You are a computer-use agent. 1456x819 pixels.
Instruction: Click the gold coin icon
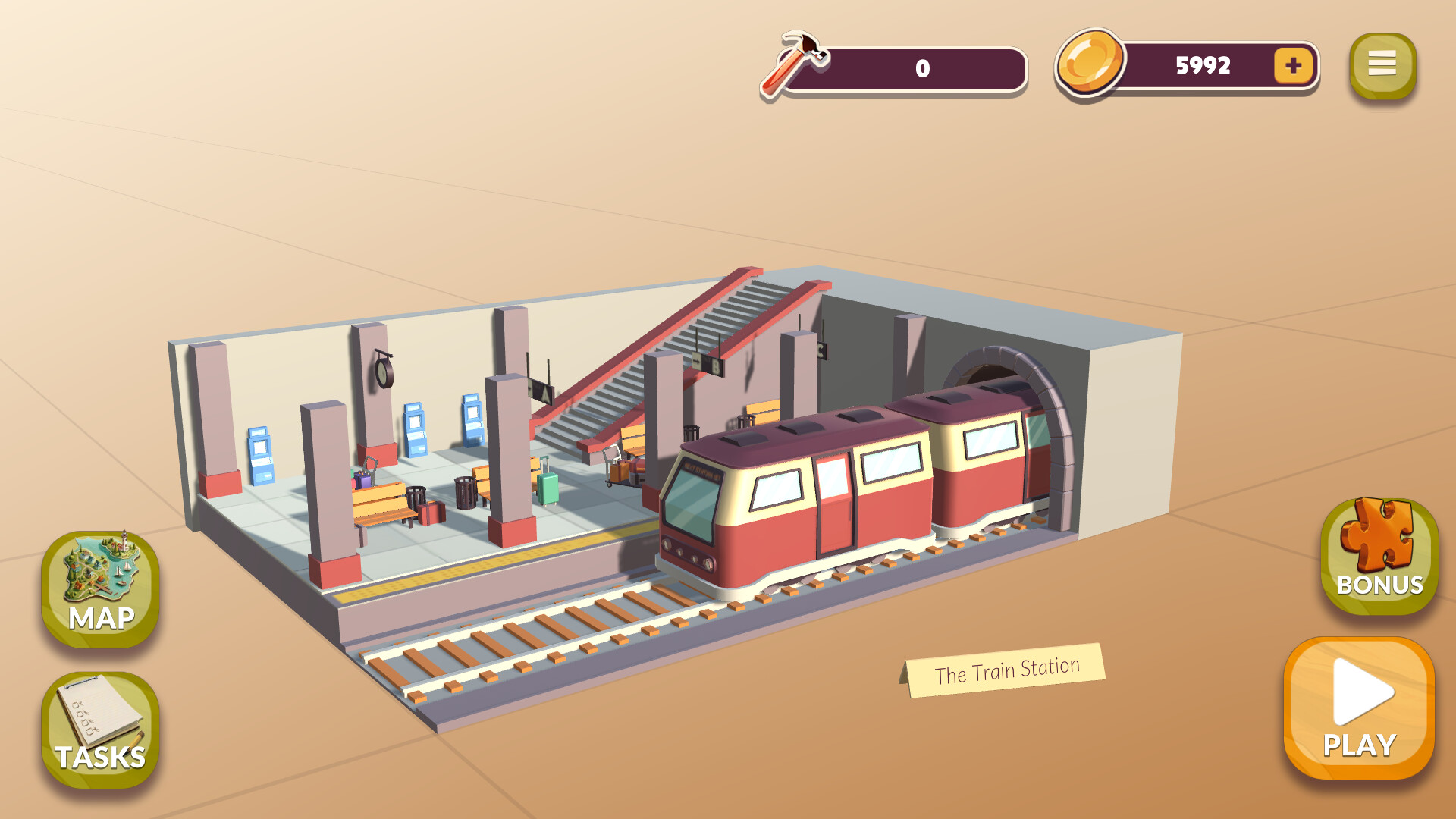pos(1088,64)
